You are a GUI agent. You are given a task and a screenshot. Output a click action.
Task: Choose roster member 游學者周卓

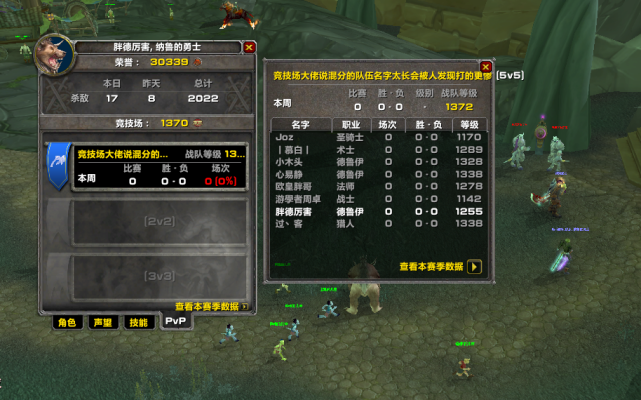click(380, 199)
